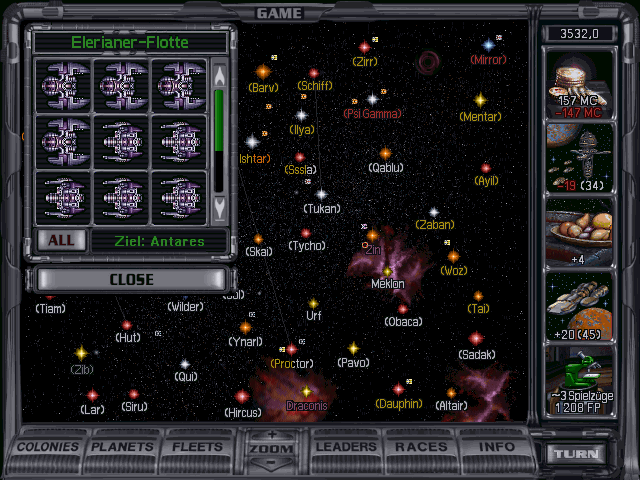The width and height of the screenshot is (640, 480).
Task: Zoom out the galaxy map
Action: point(271,463)
